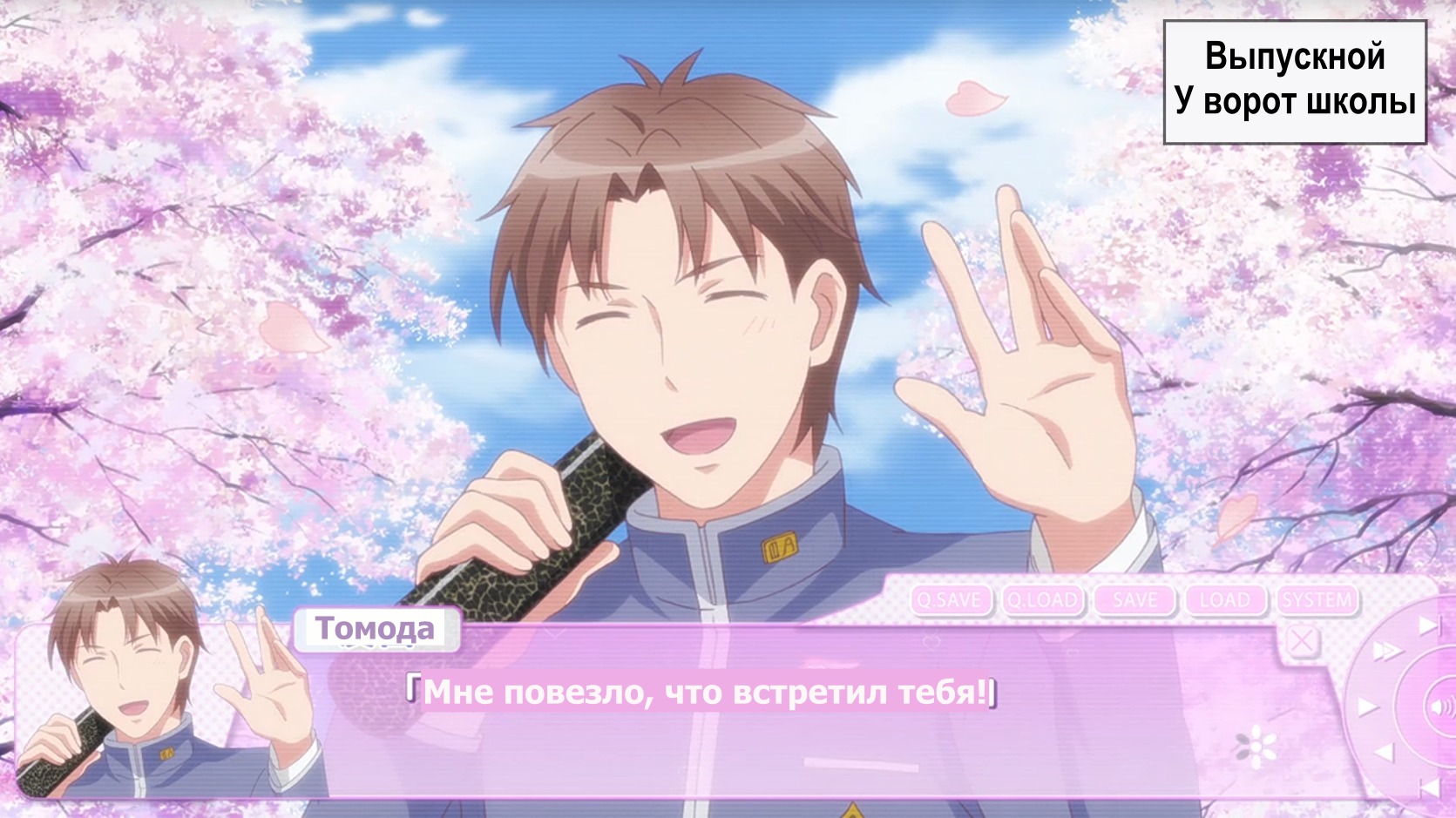
Task: Open the LOAD menu
Action: click(x=1224, y=600)
